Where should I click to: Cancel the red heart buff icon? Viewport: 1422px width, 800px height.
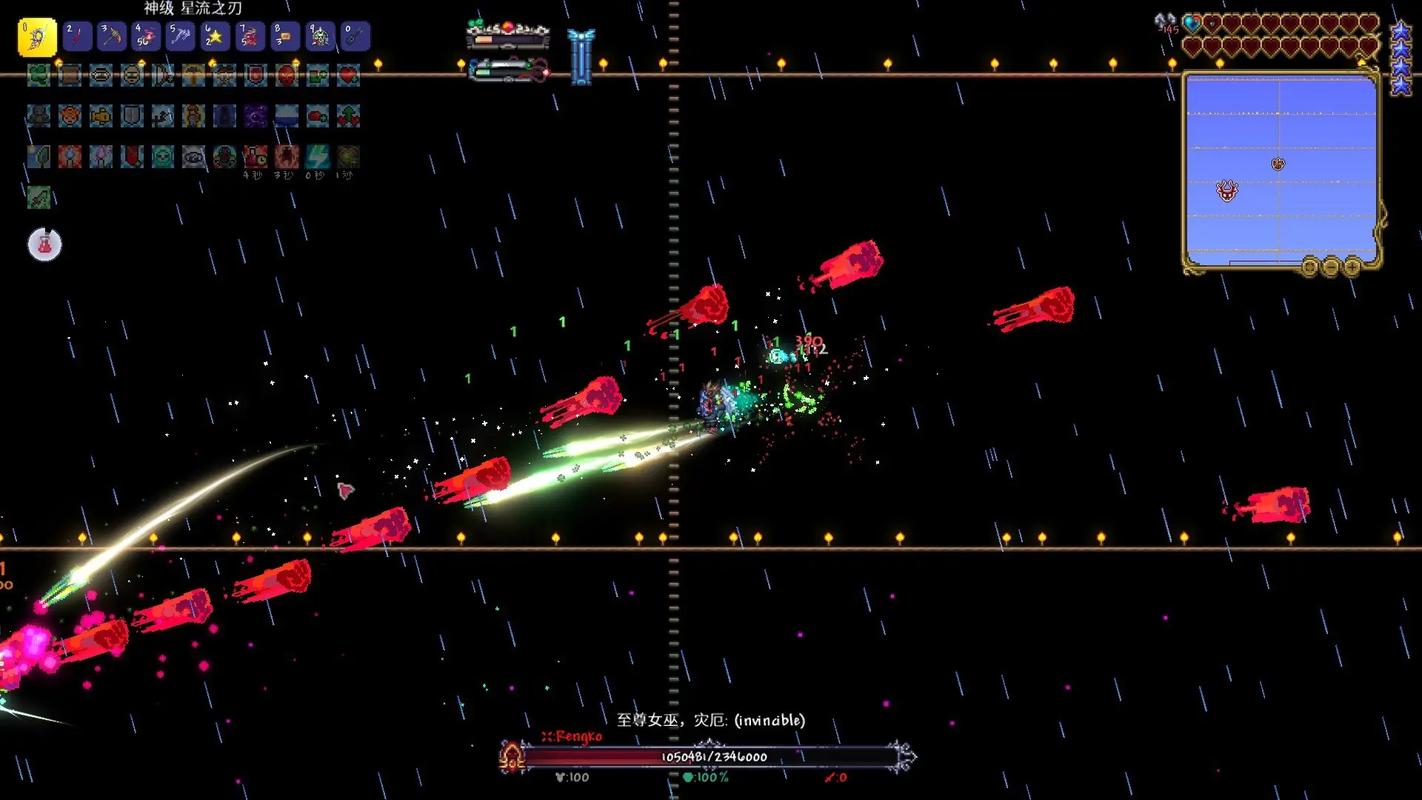point(348,75)
